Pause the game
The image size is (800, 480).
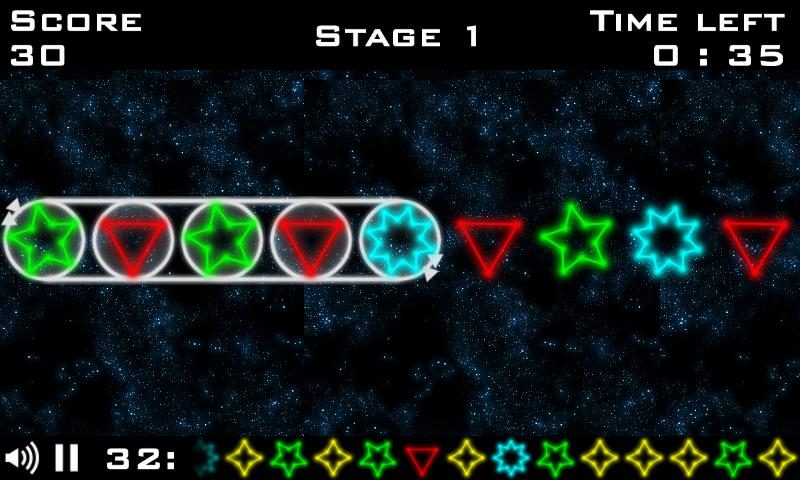[x=66, y=459]
